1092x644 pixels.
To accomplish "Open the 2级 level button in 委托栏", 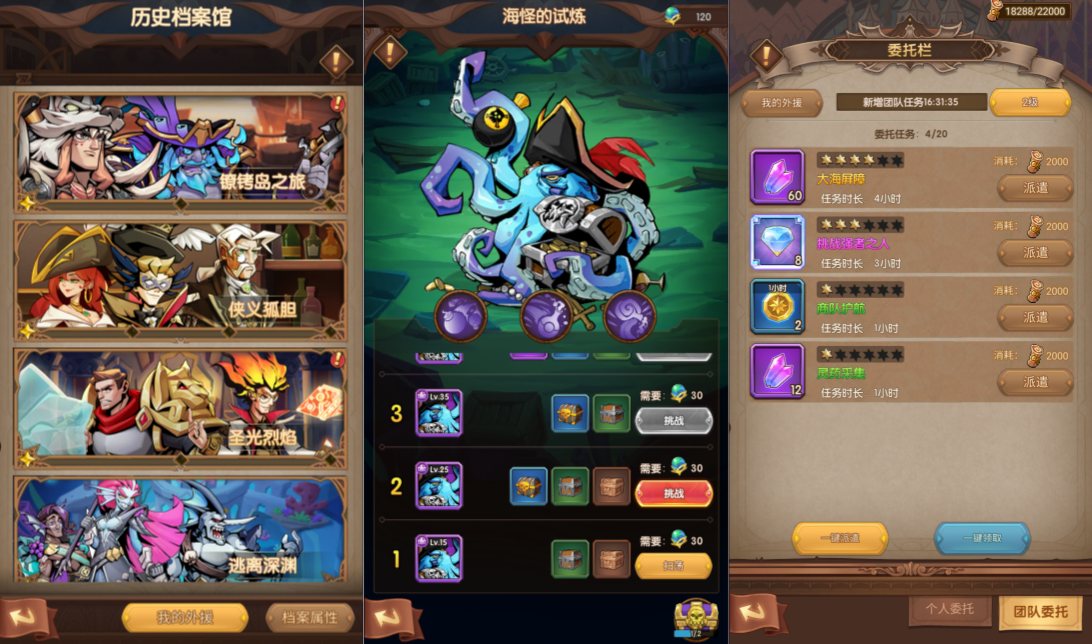I will (x=1029, y=102).
